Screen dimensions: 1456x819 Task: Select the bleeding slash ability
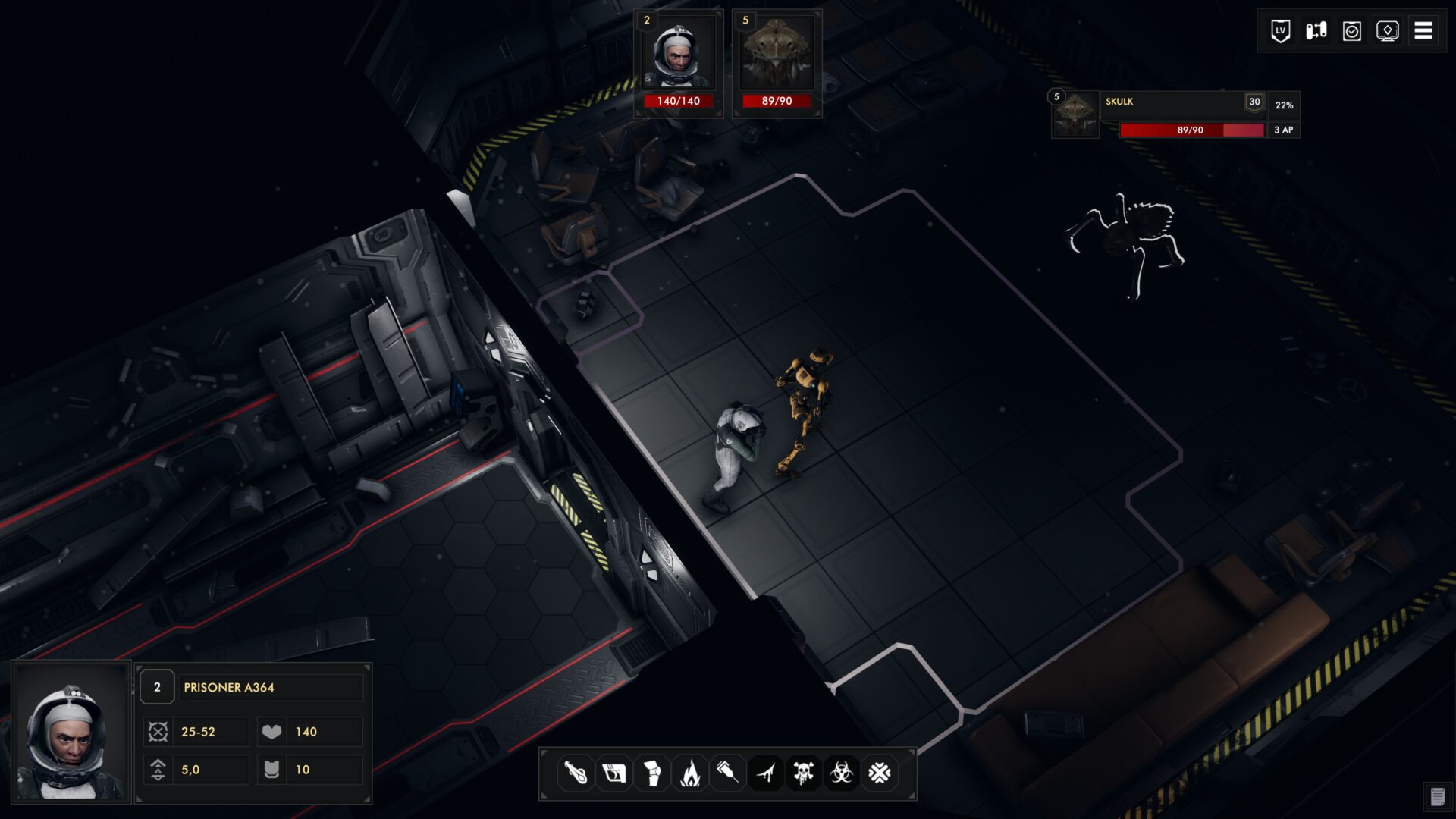[x=766, y=773]
